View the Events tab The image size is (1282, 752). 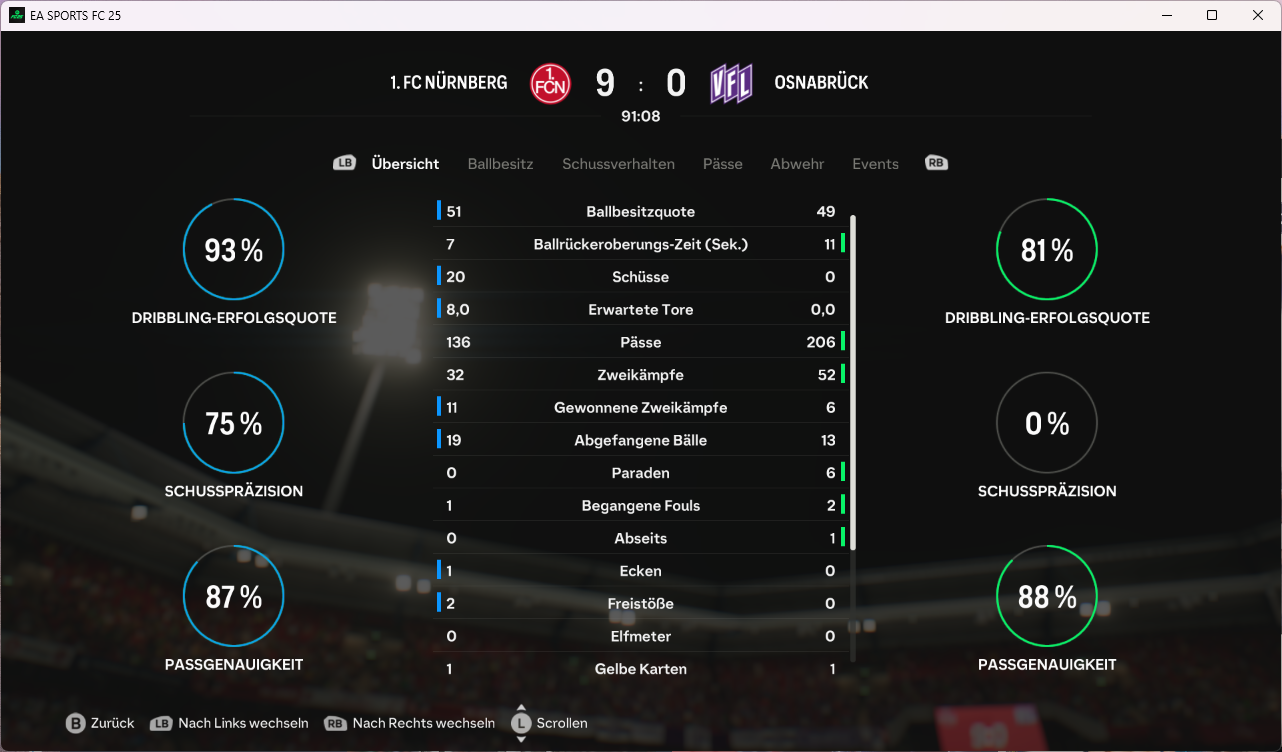click(875, 164)
